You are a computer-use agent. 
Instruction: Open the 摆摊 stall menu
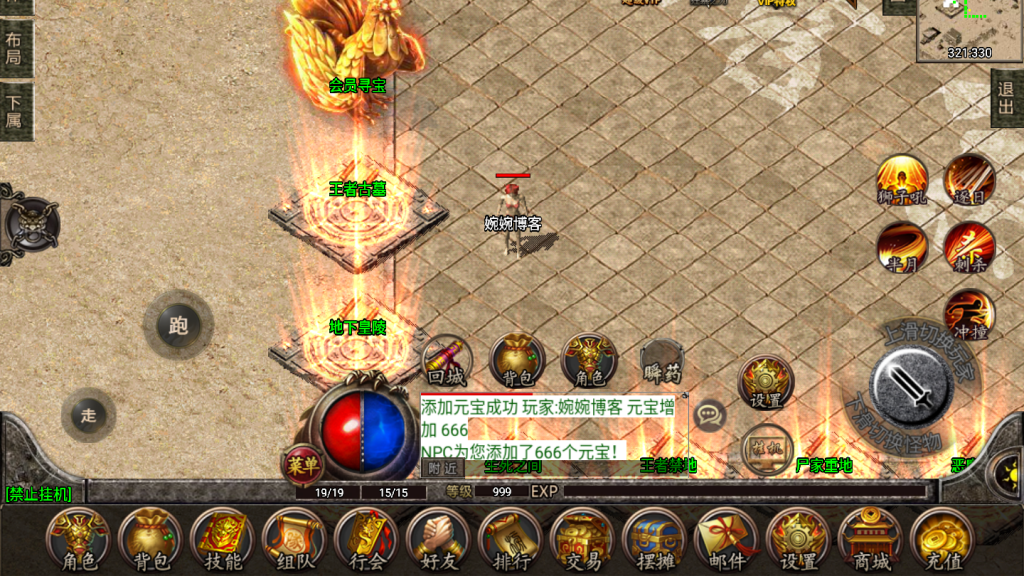tap(653, 539)
